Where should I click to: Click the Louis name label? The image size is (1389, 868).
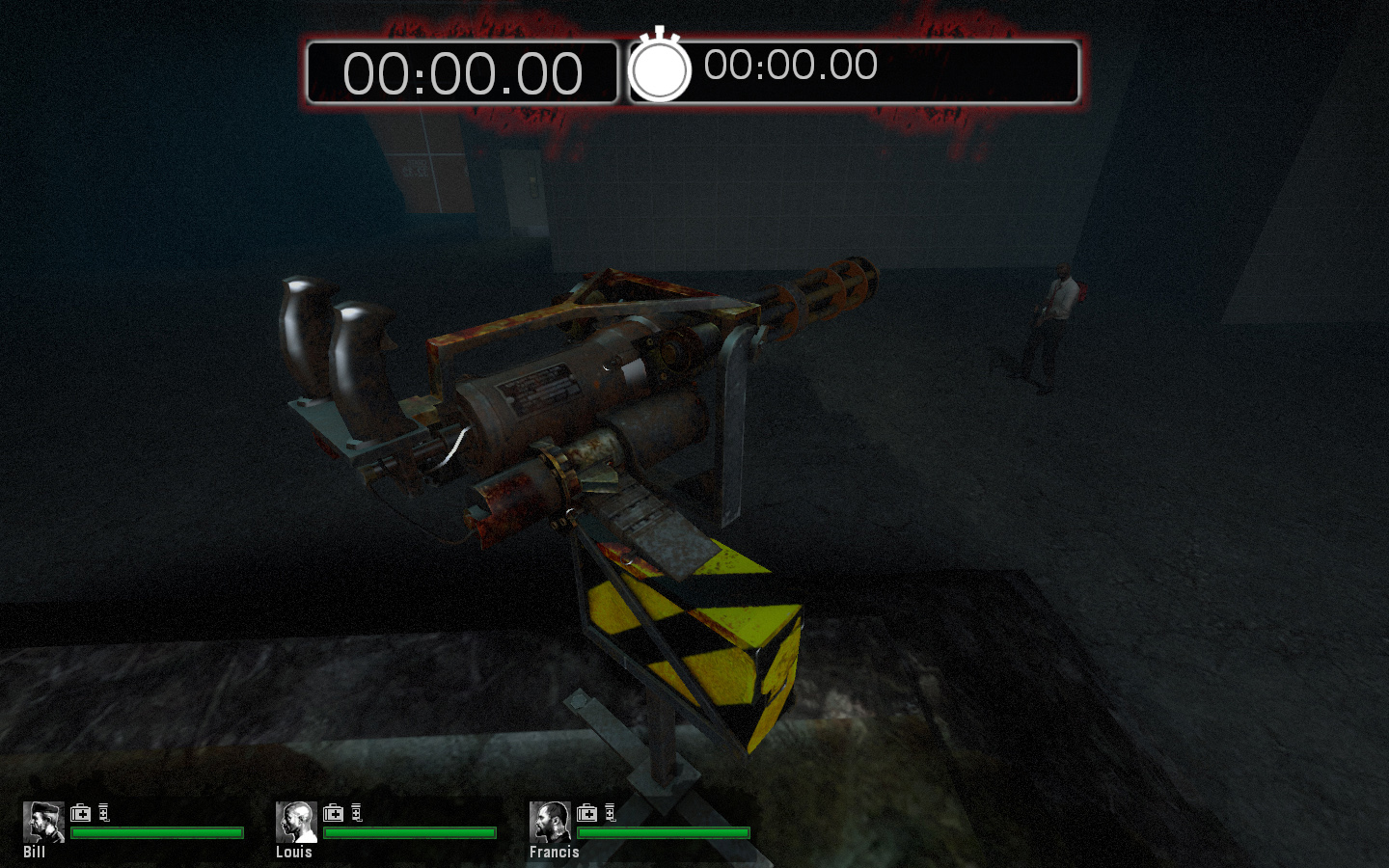pos(292,853)
